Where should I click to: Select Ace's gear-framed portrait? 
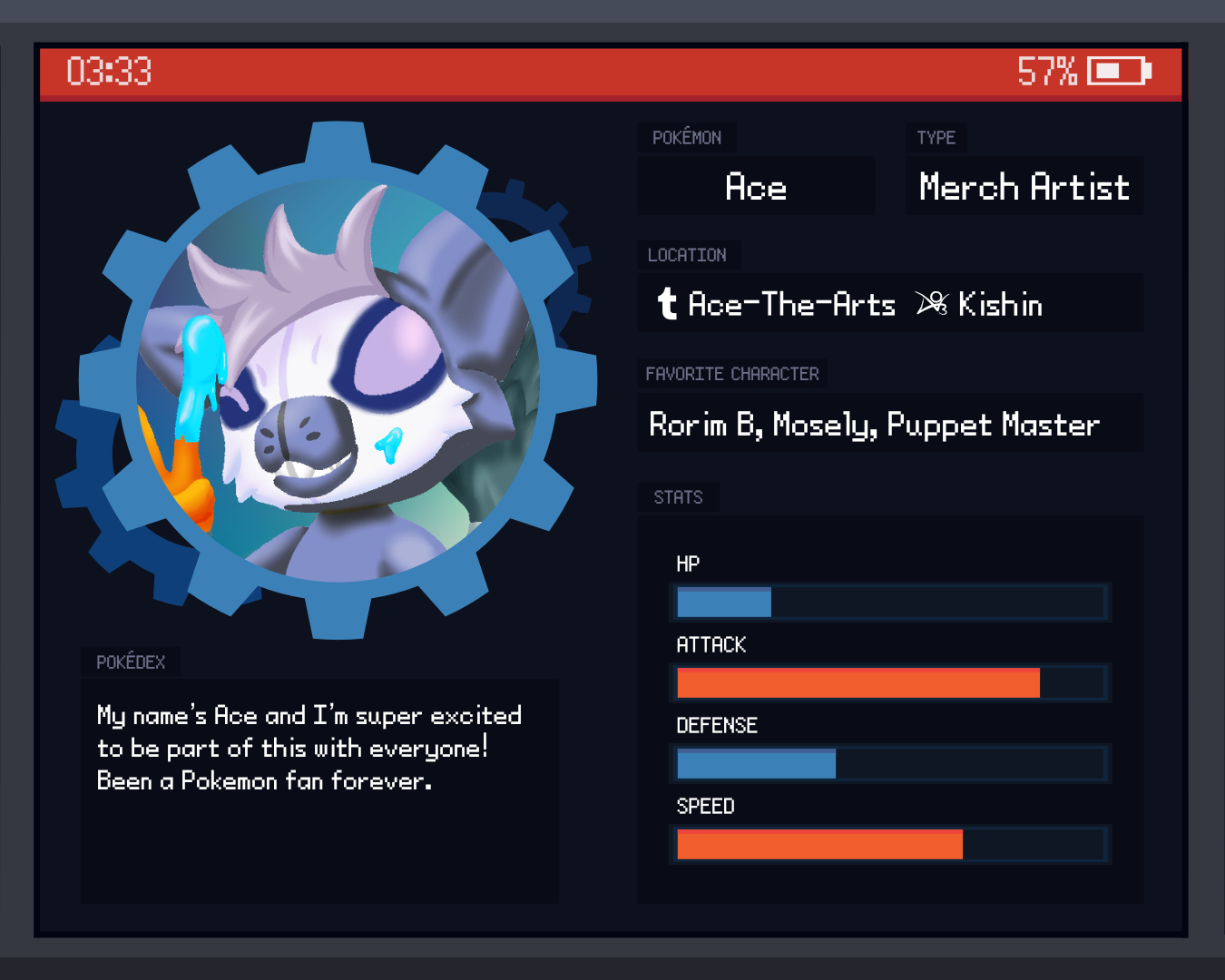coord(337,381)
